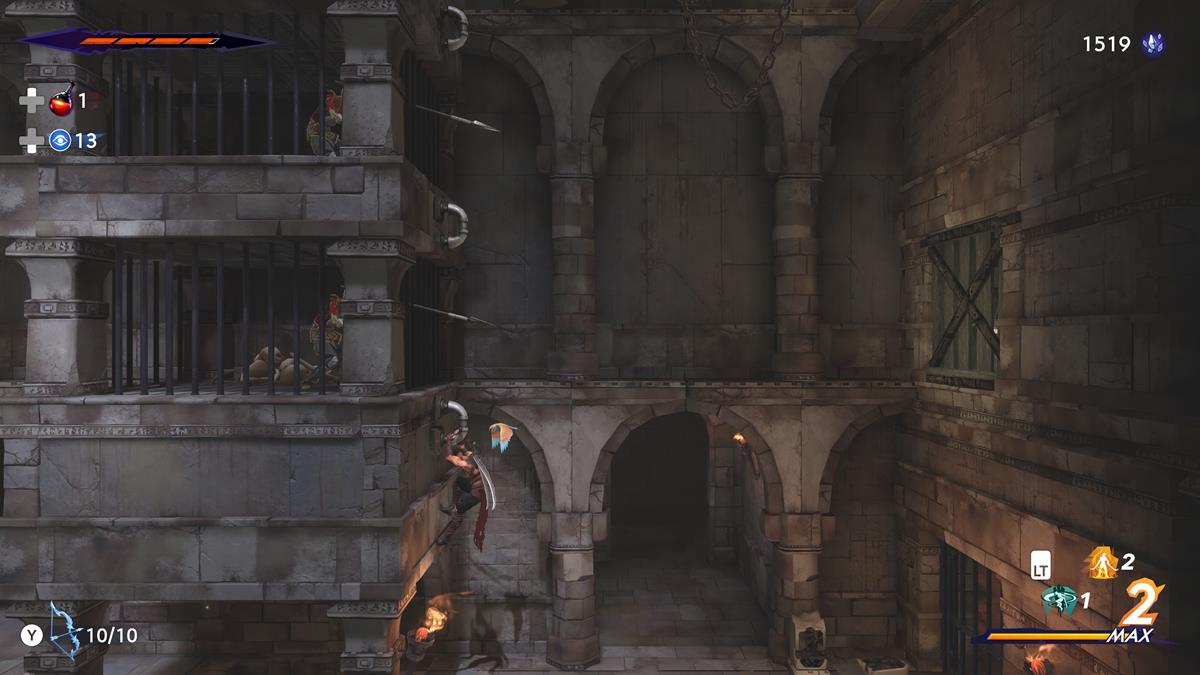Activate the orange Athra surge ability icon
1200x675 pixels.
click(x=1101, y=562)
